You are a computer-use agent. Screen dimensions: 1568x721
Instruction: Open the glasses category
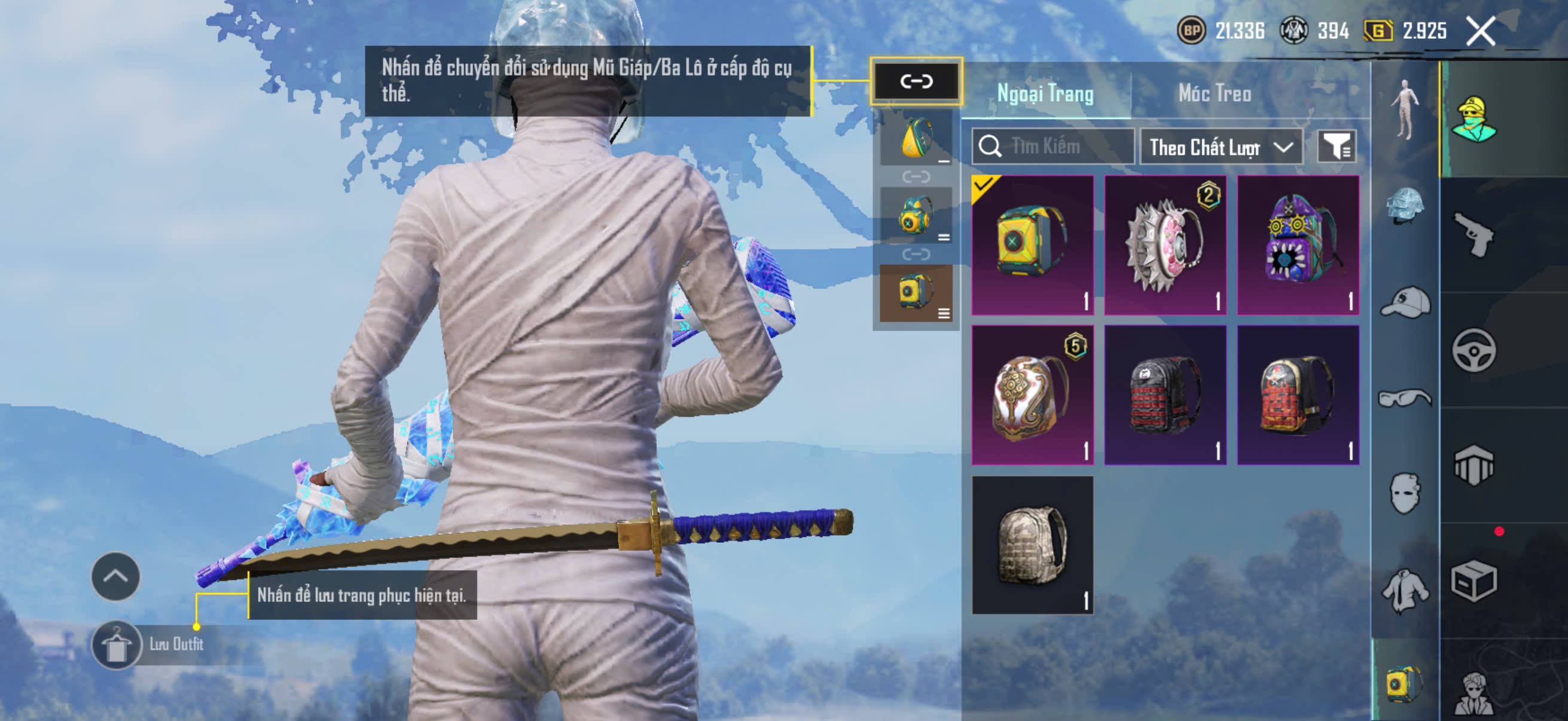click(1405, 398)
